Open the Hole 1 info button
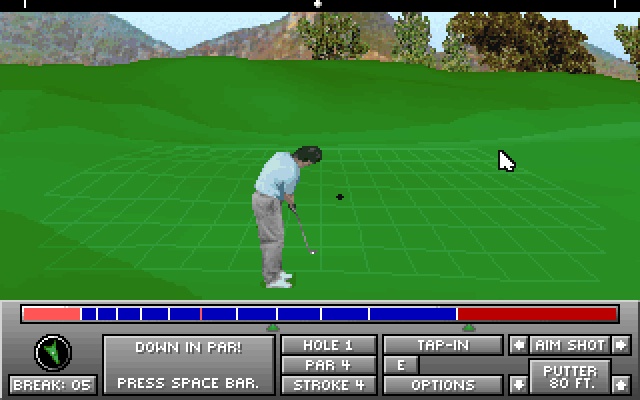 (328, 345)
